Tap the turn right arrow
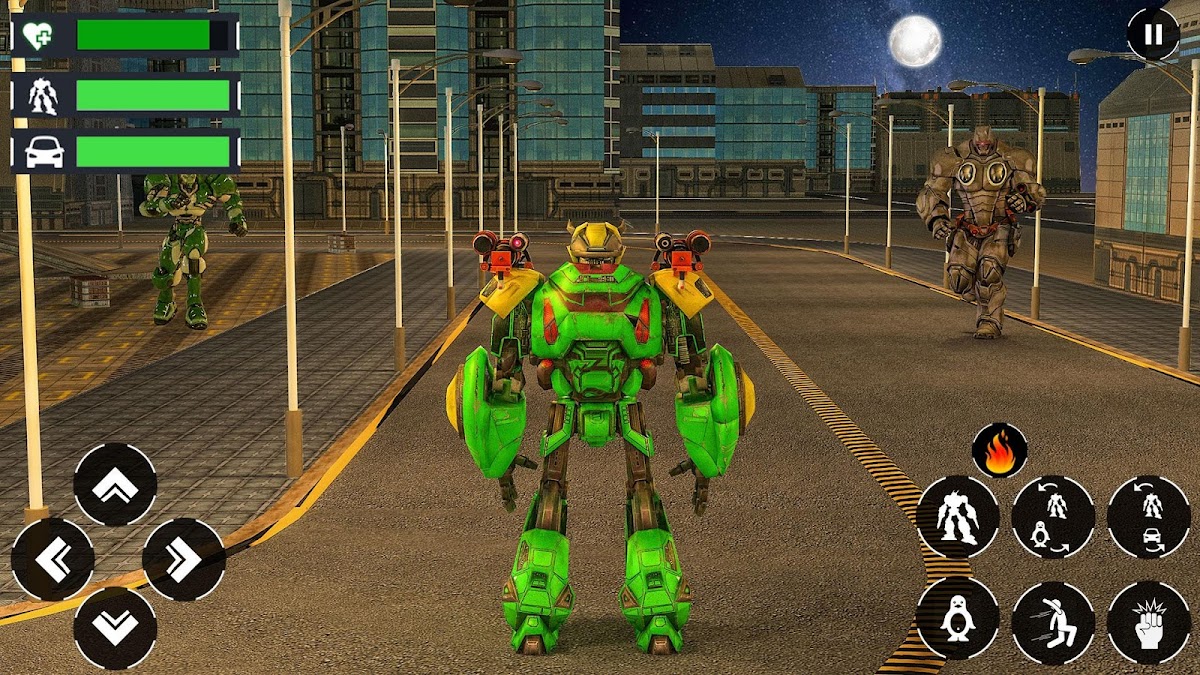The height and width of the screenshot is (675, 1200). (183, 559)
